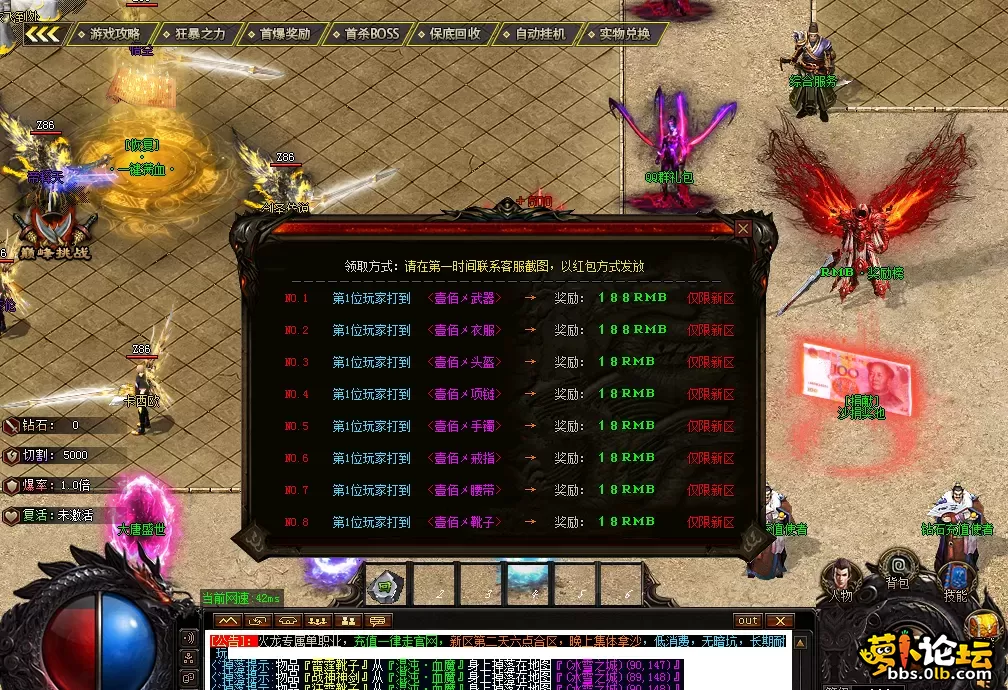This screenshot has height=690, width=1008.
Task: Collapse the top menu with the arrow button
Action: point(43,34)
